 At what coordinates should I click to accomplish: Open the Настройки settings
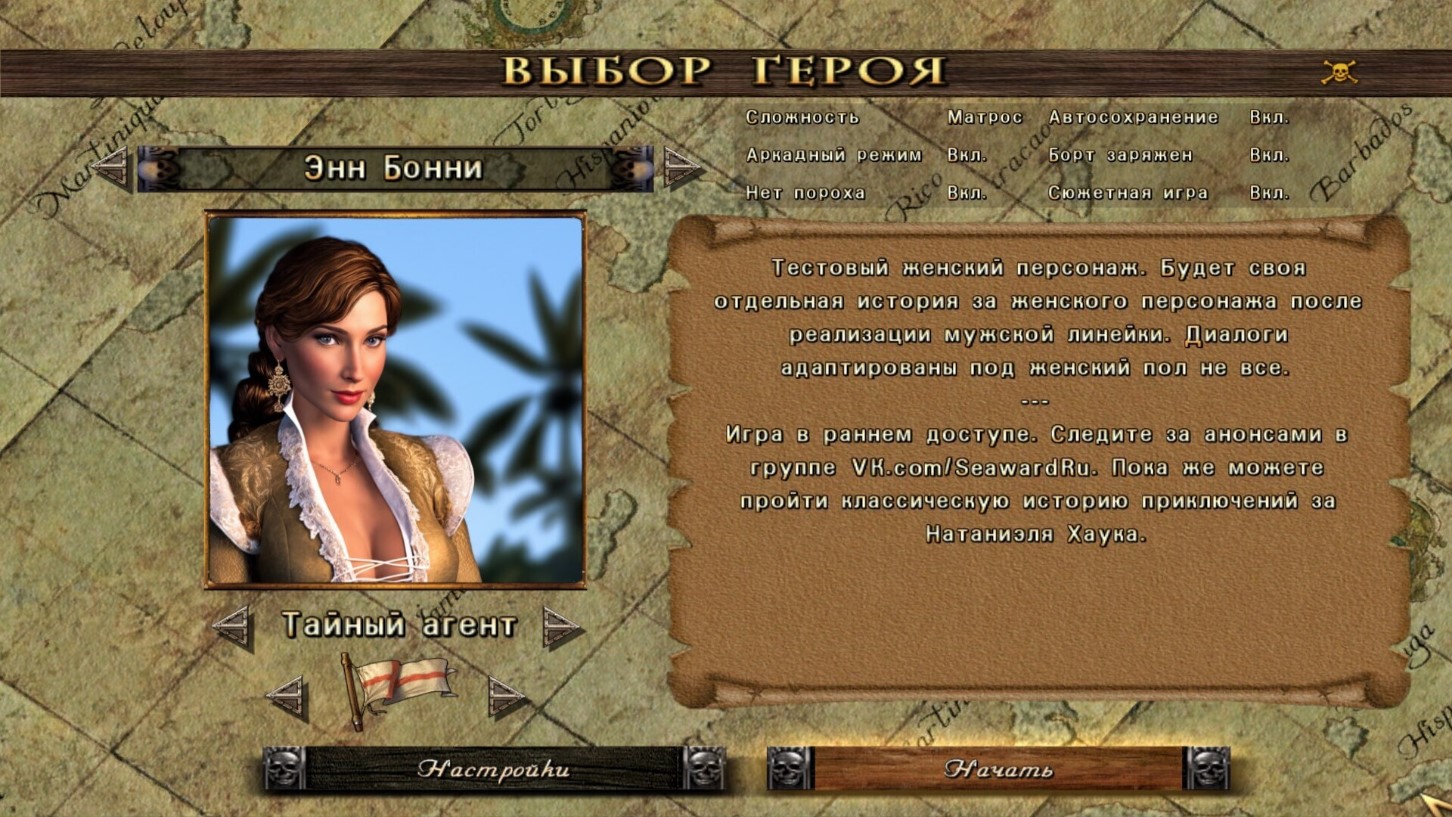493,769
